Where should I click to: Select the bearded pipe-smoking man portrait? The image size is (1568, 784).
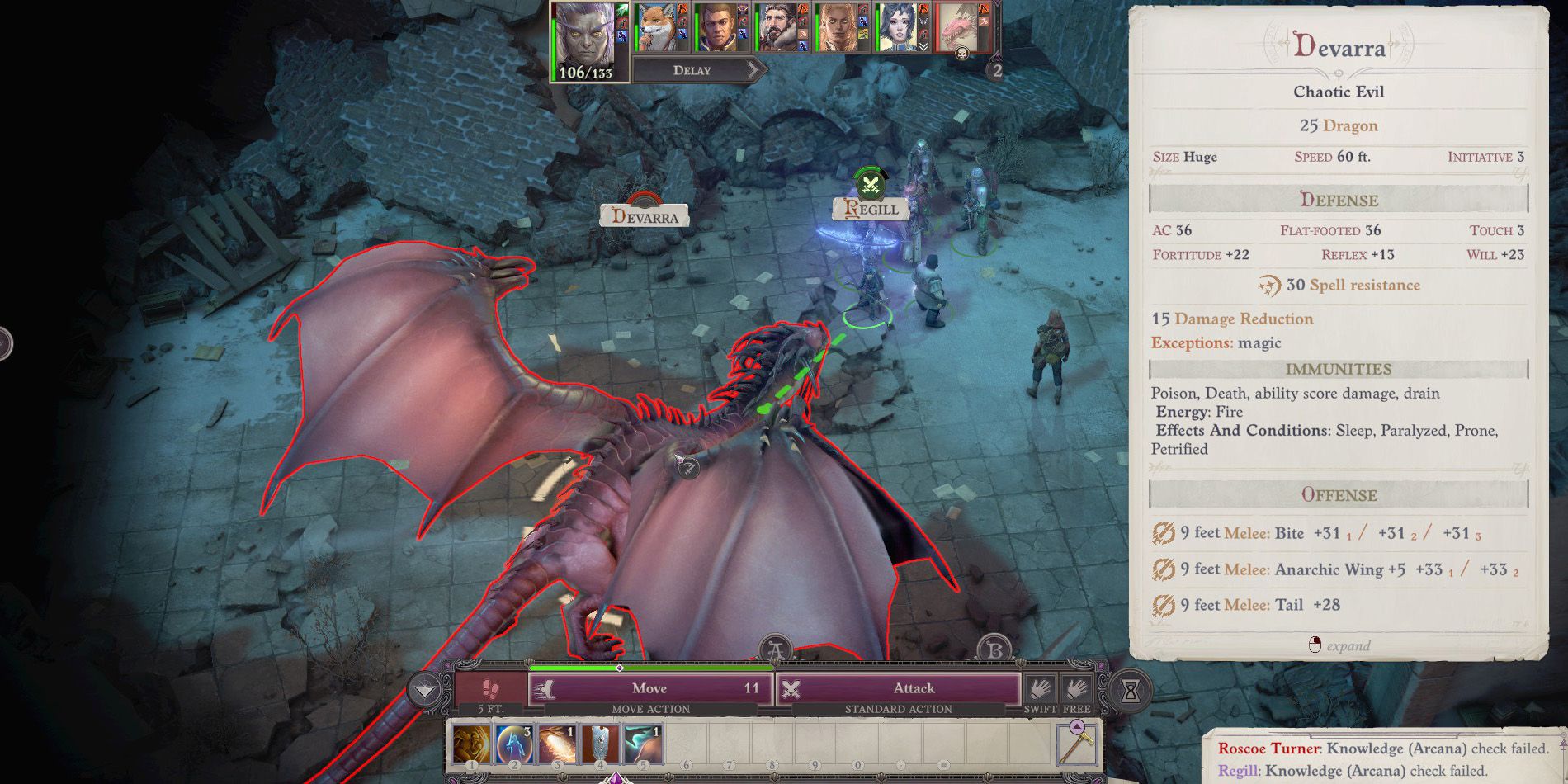[777, 28]
